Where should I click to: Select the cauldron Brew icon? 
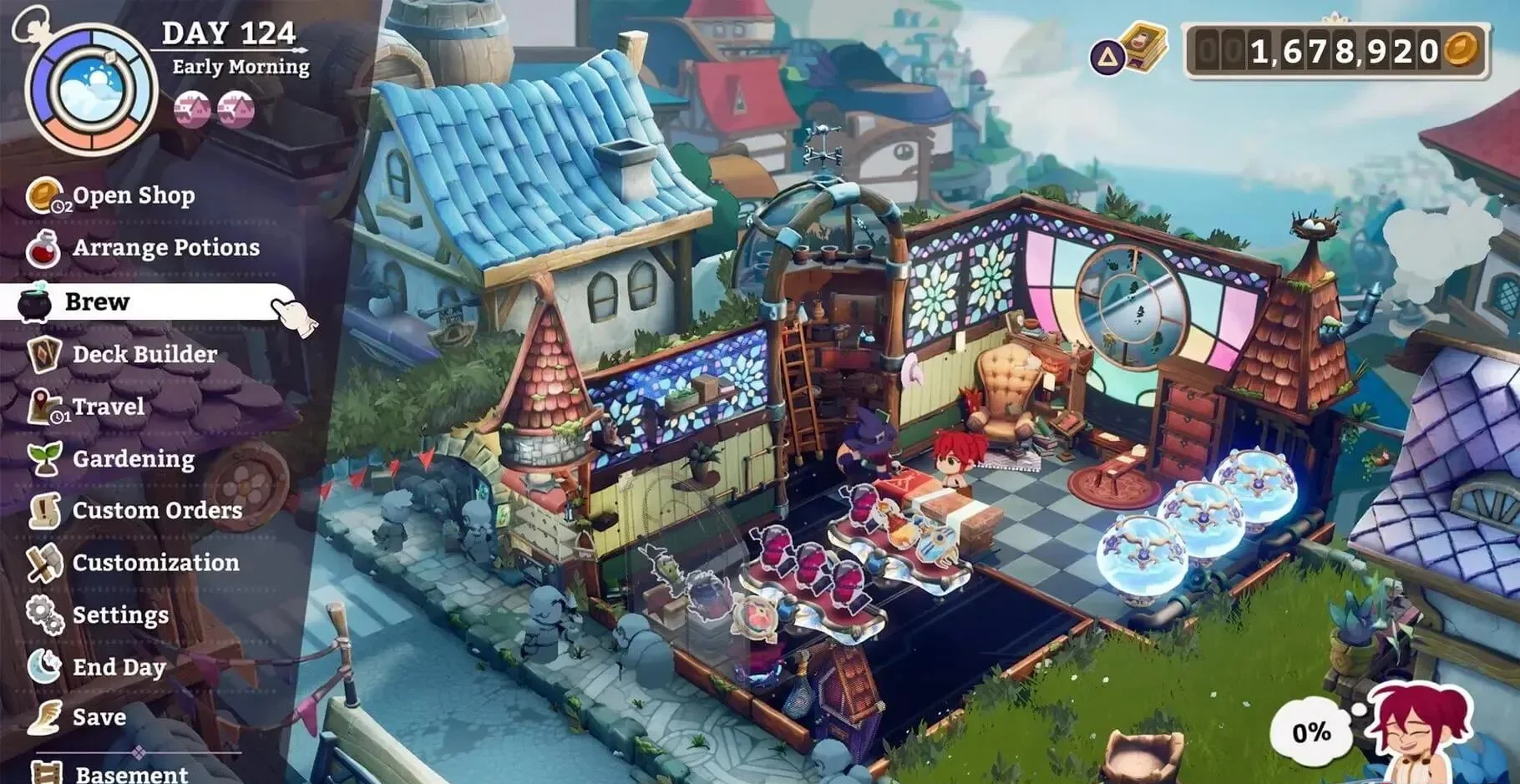pyautogui.click(x=37, y=301)
